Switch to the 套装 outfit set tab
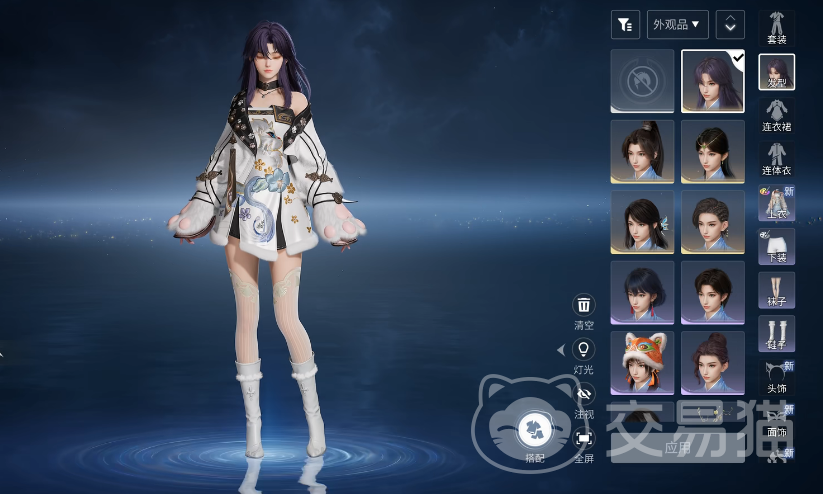The height and width of the screenshot is (494, 823). (777, 27)
